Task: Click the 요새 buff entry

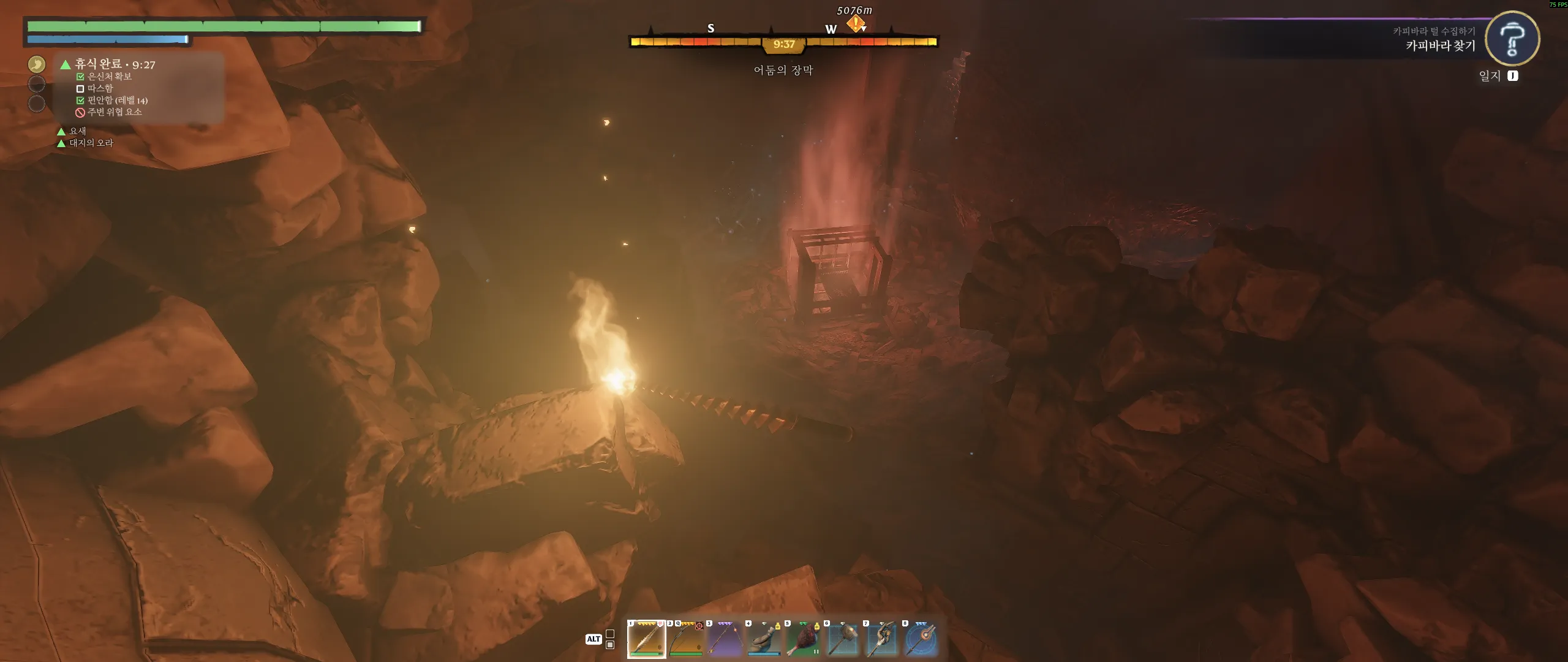Action: 77,131
